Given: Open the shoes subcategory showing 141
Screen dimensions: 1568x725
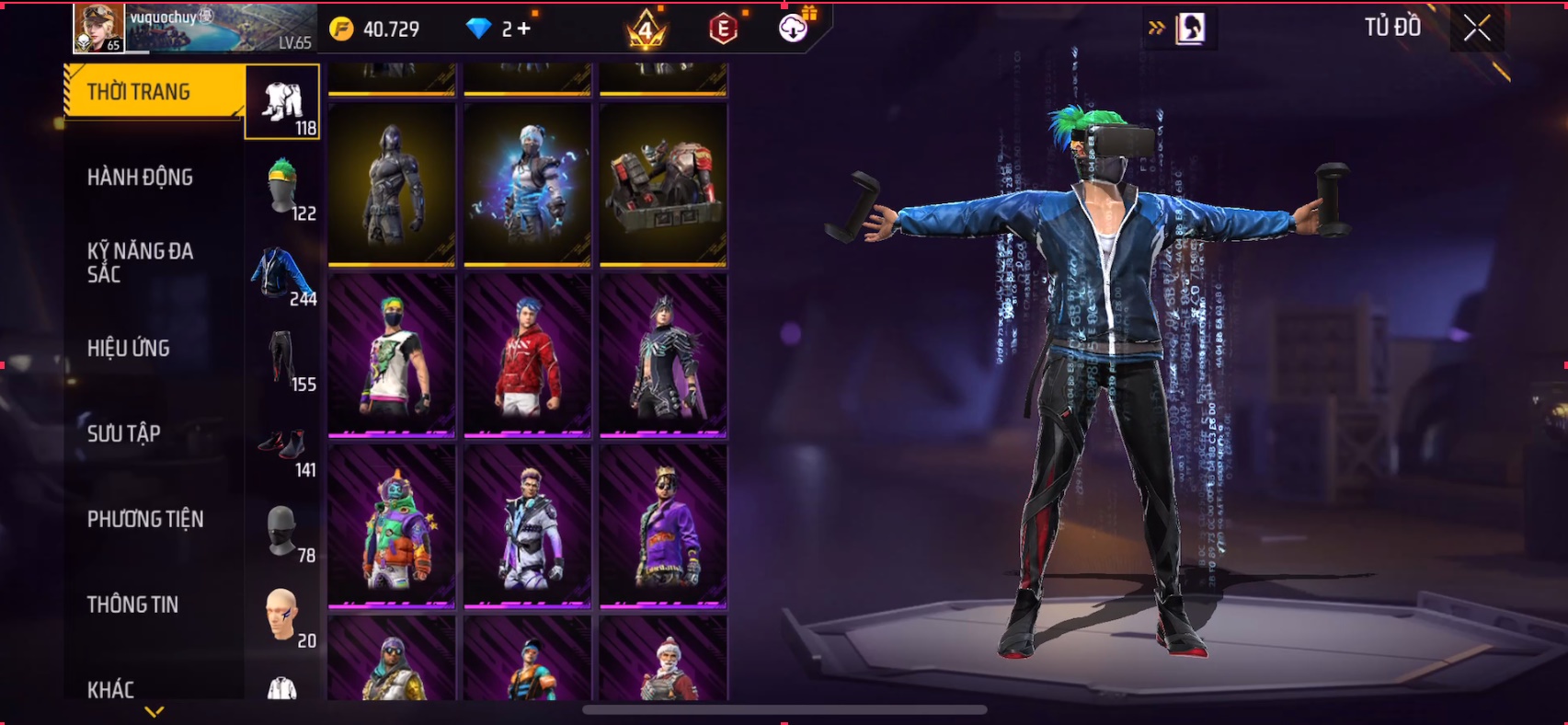Looking at the screenshot, I should [x=282, y=444].
